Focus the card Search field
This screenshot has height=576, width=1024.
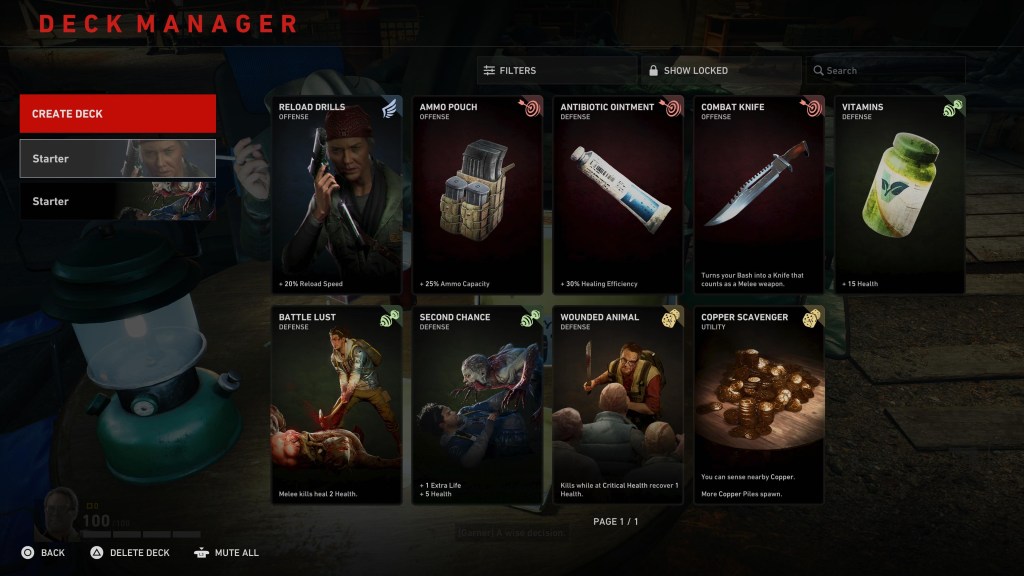[885, 71]
